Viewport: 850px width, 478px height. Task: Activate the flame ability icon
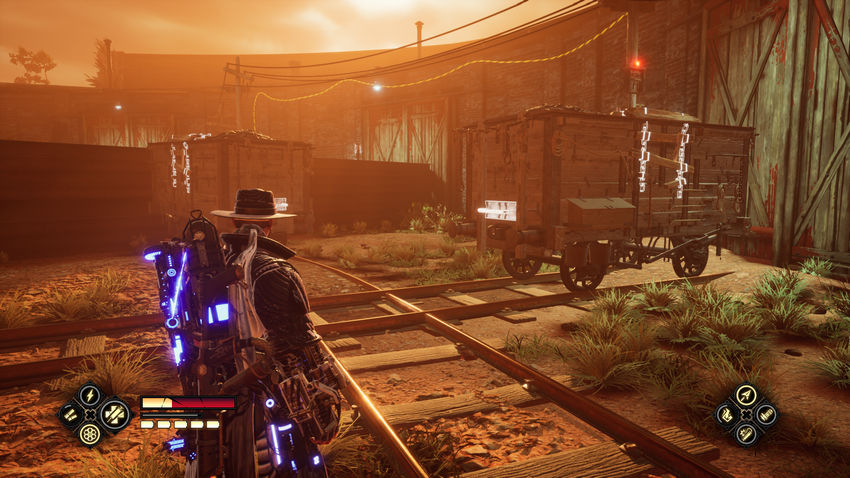[x=727, y=414]
